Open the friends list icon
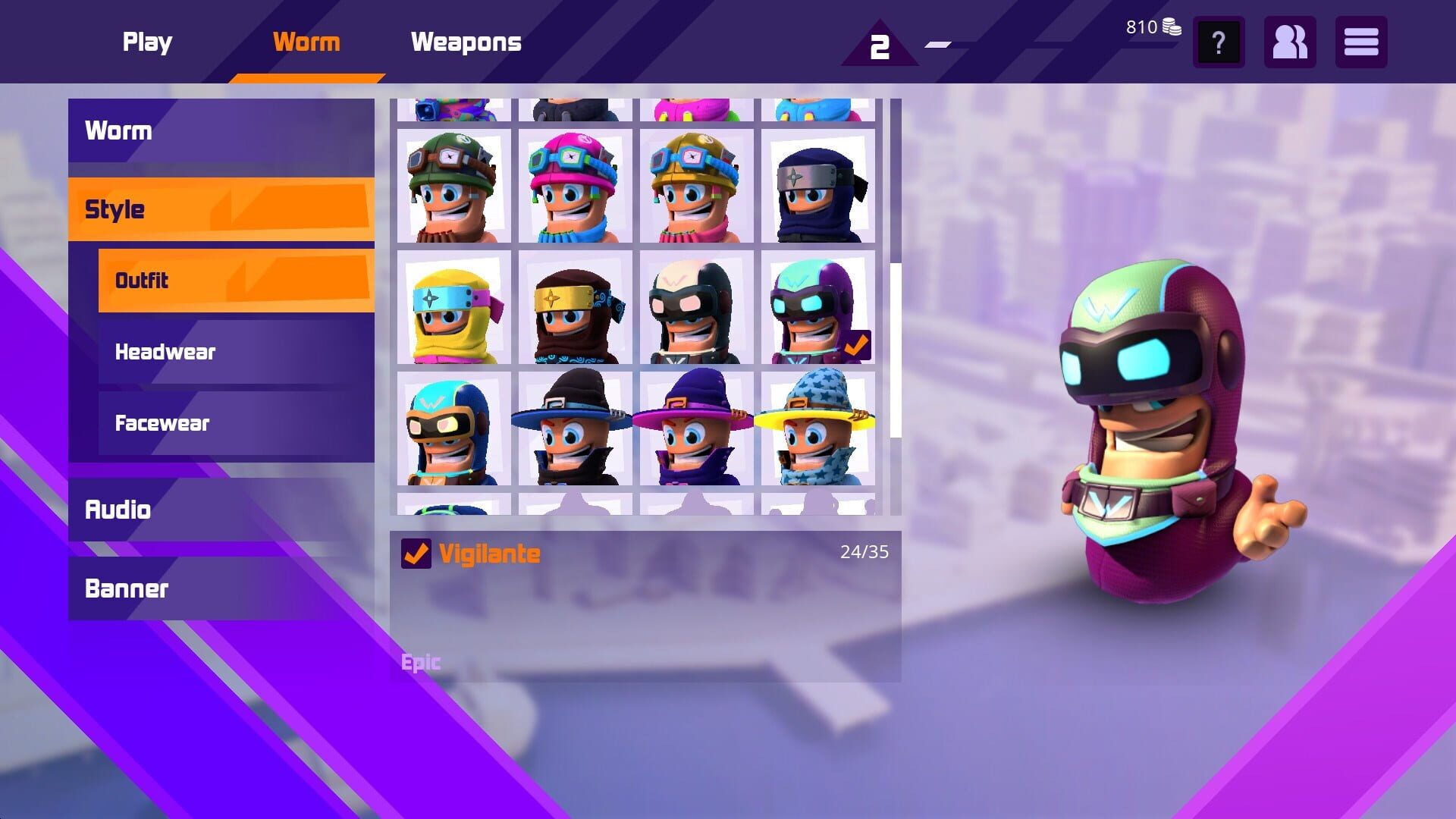1456x819 pixels. (1289, 42)
